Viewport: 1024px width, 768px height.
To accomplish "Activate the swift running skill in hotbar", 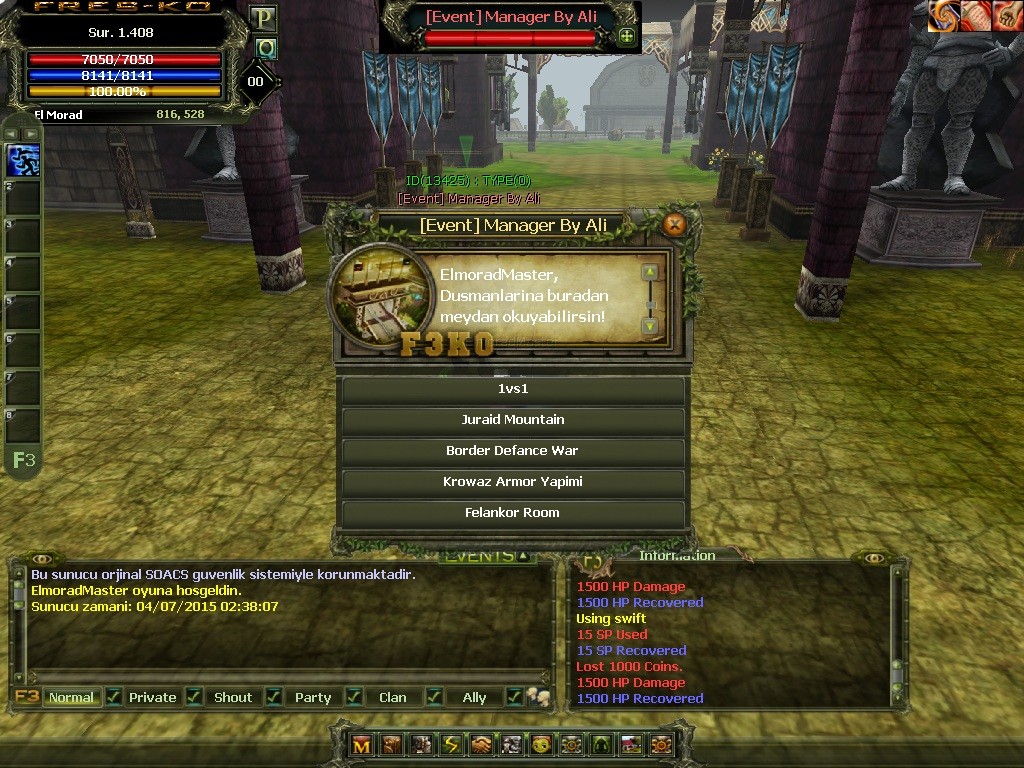I will pos(23,160).
